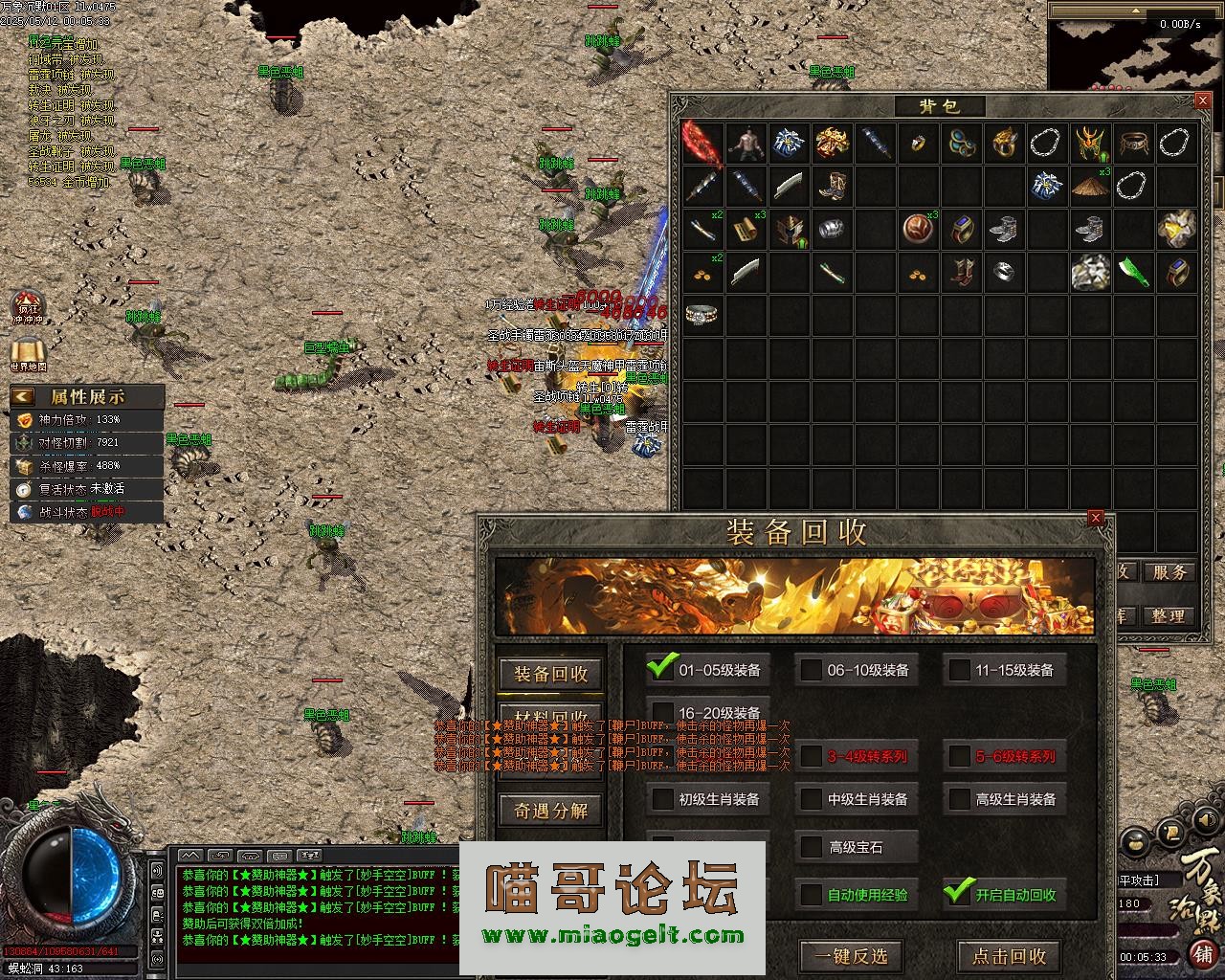Confirm with the 点击回收 button

[1010, 955]
